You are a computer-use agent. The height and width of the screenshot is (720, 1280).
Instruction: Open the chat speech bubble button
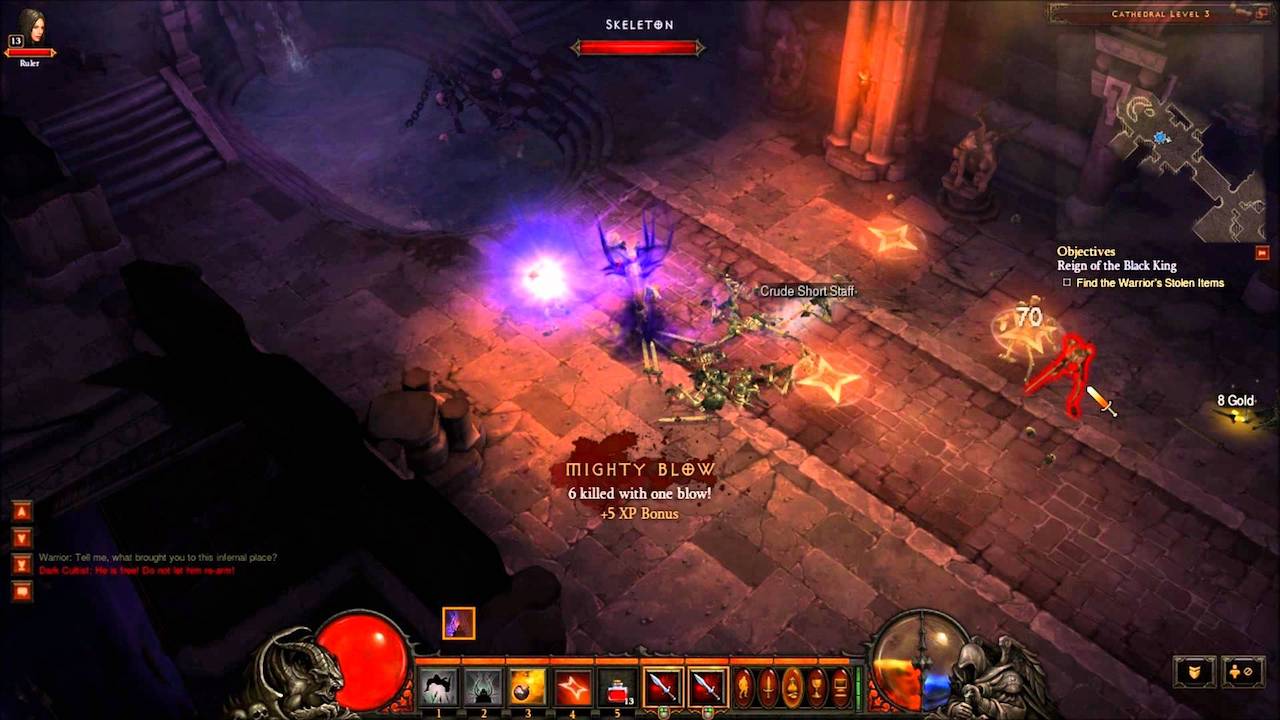point(22,591)
